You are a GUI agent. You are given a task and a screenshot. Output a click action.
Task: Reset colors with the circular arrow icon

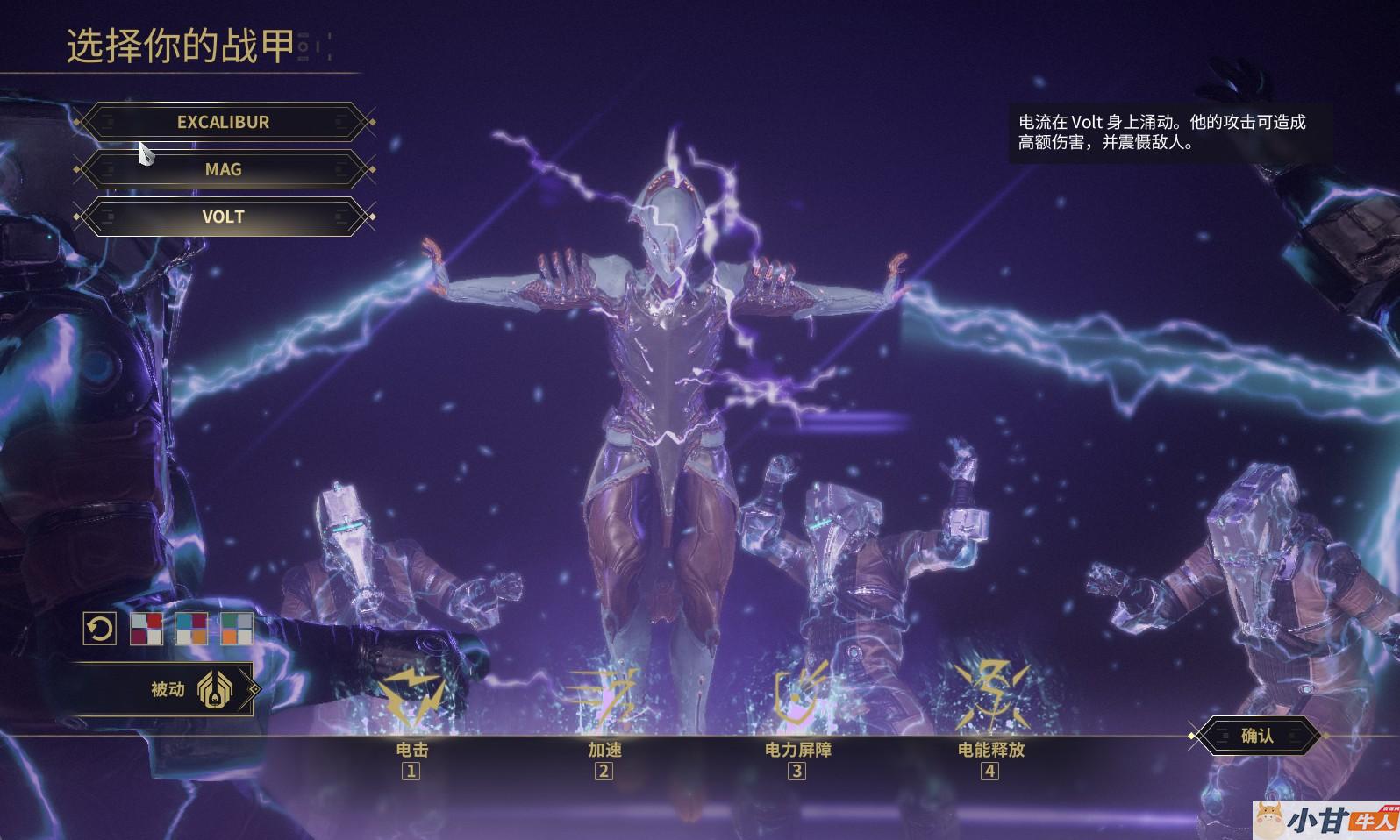click(100, 629)
